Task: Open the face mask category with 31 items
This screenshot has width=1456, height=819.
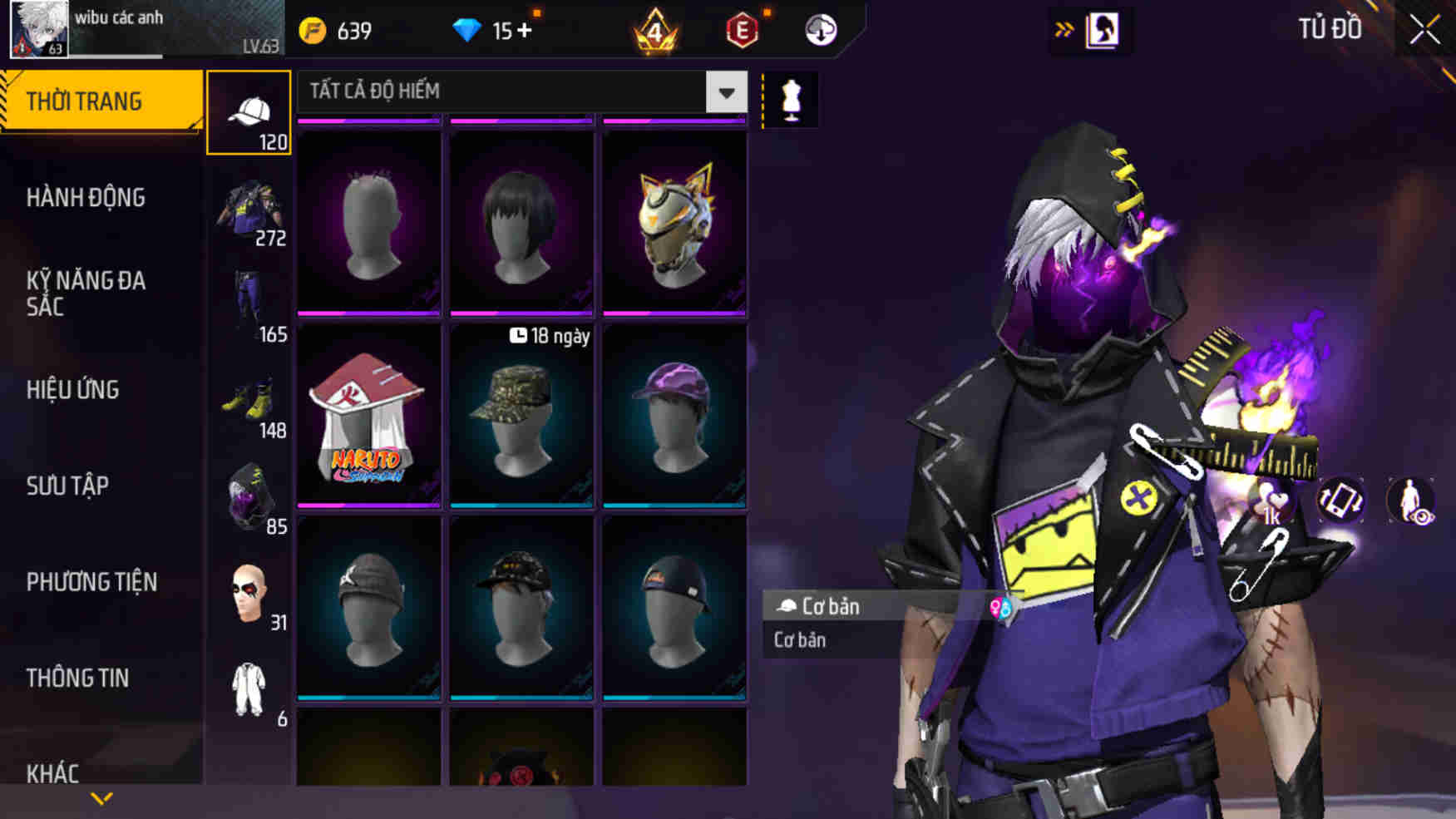Action: (x=249, y=592)
